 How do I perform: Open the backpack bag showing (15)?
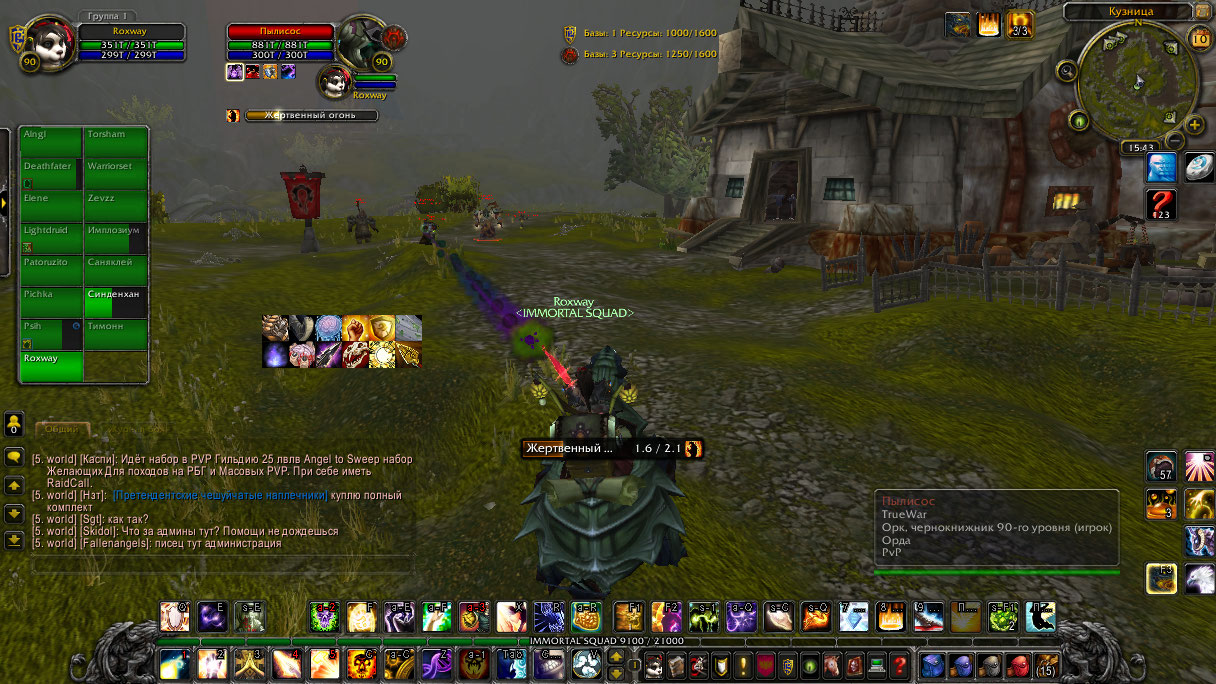click(1046, 664)
